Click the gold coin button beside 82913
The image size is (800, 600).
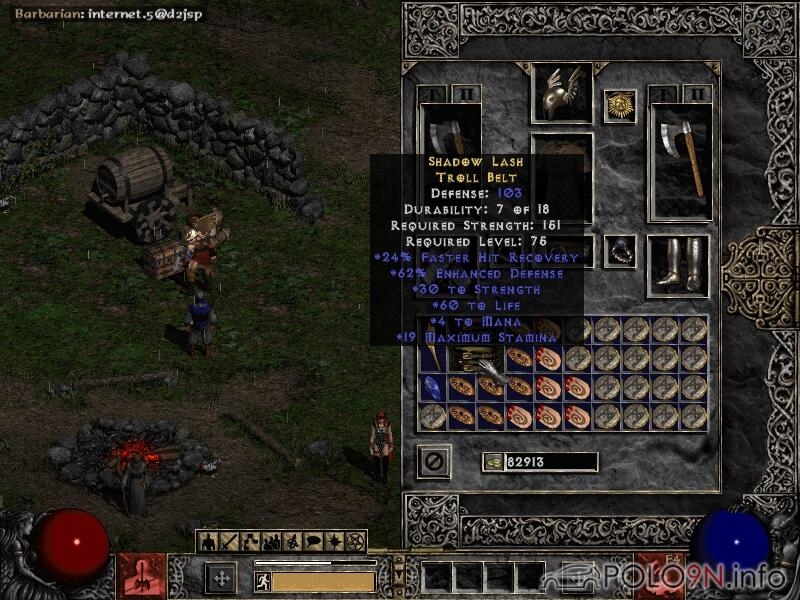coord(492,462)
